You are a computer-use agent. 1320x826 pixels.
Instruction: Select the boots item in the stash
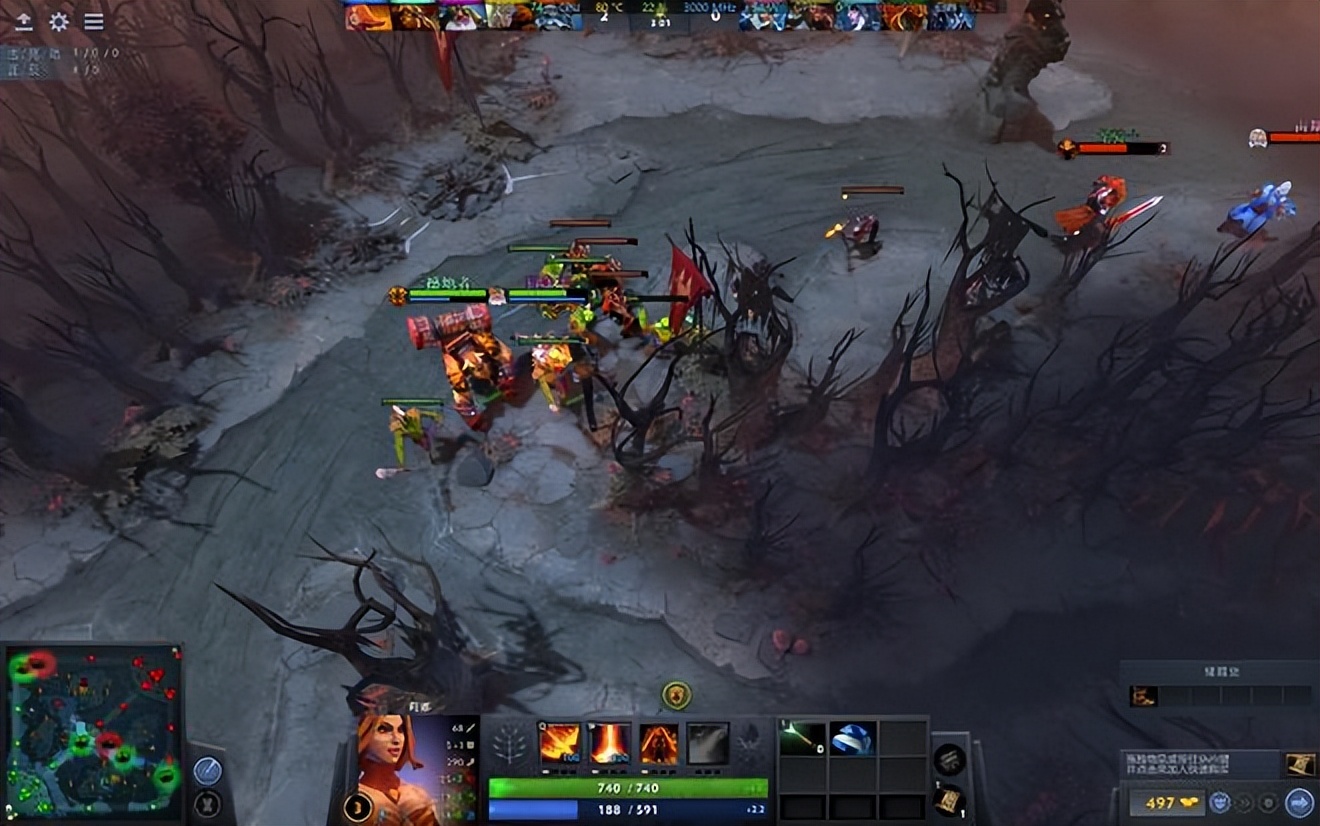(1139, 696)
